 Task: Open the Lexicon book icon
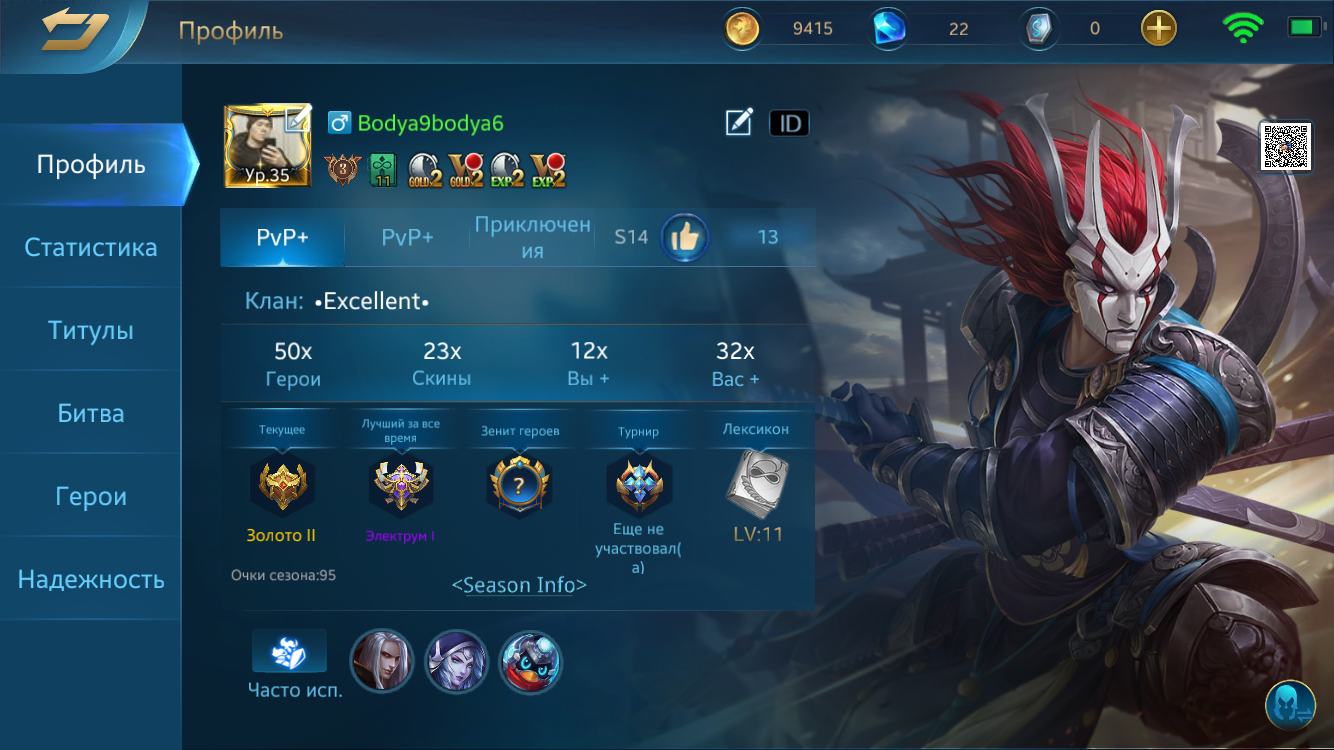click(x=758, y=483)
